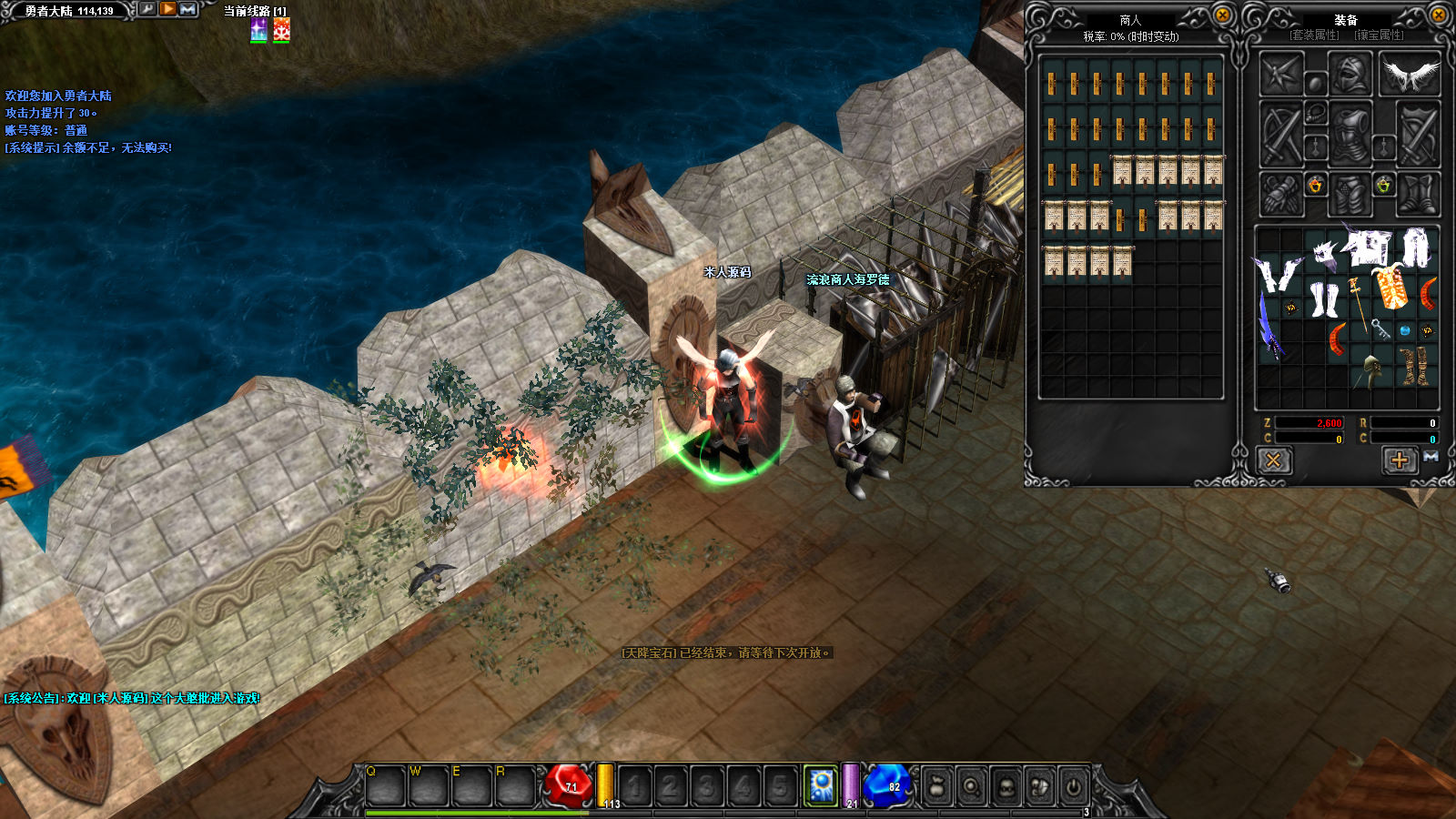Close the equipment panel

point(1440,15)
